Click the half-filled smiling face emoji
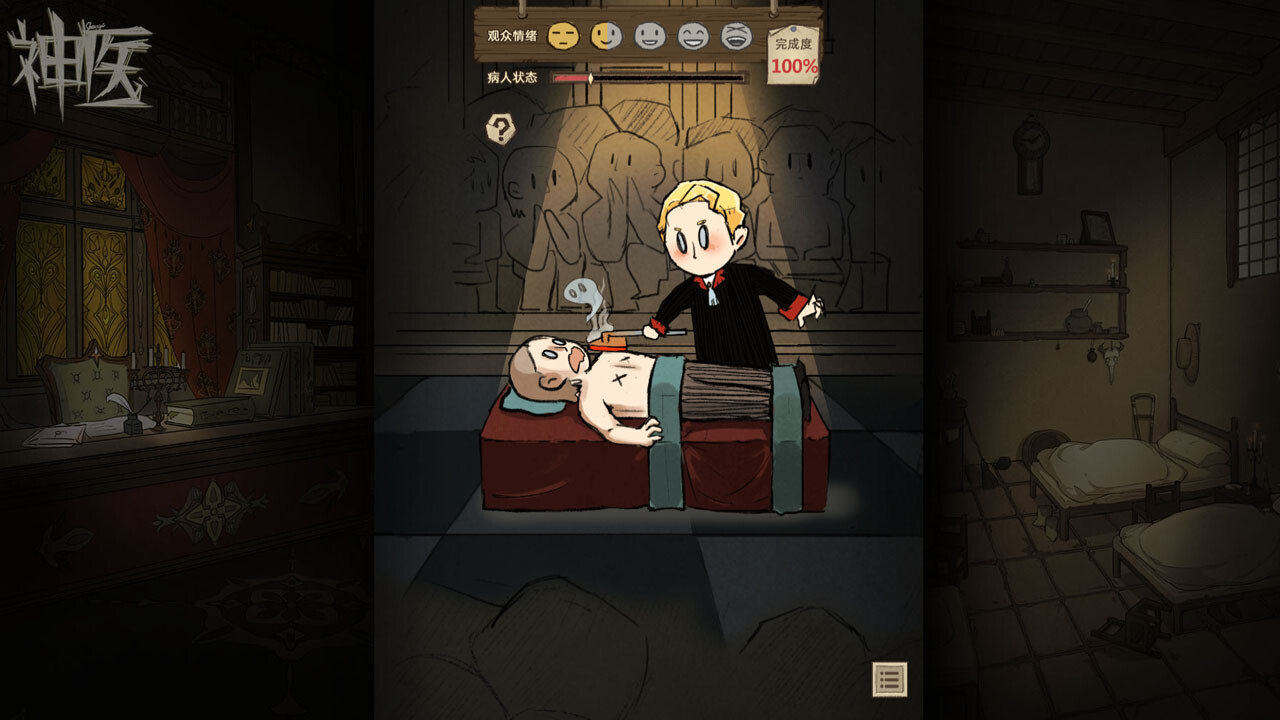This screenshot has width=1280, height=720. 606,35
